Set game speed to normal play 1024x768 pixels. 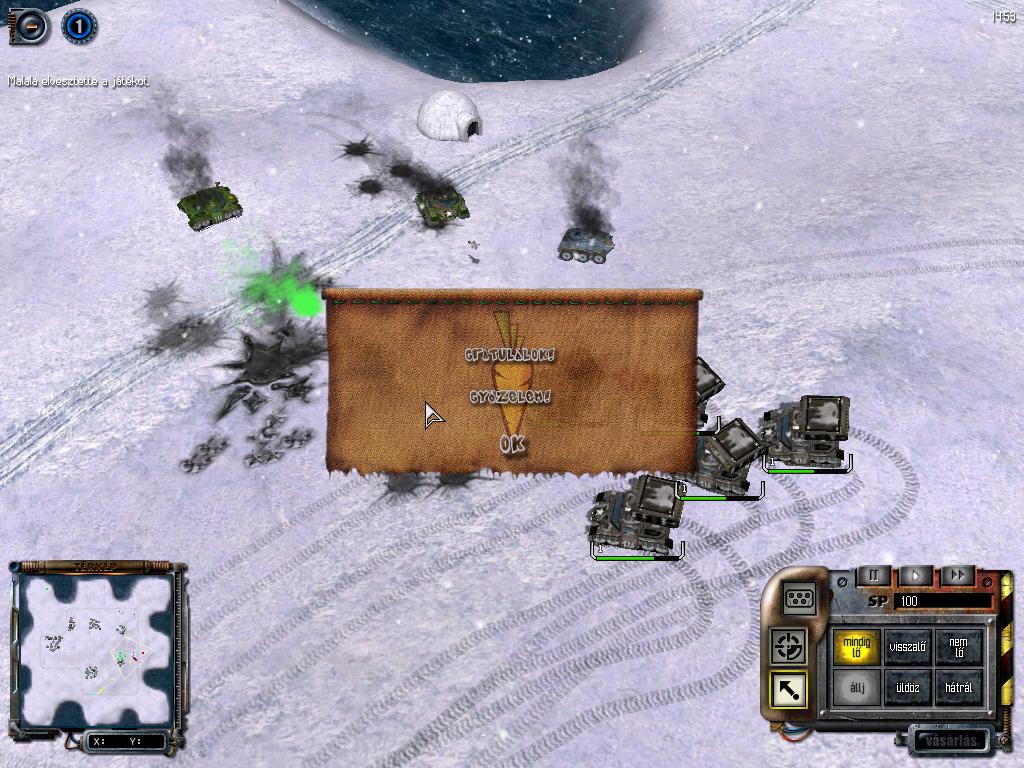tap(915, 576)
